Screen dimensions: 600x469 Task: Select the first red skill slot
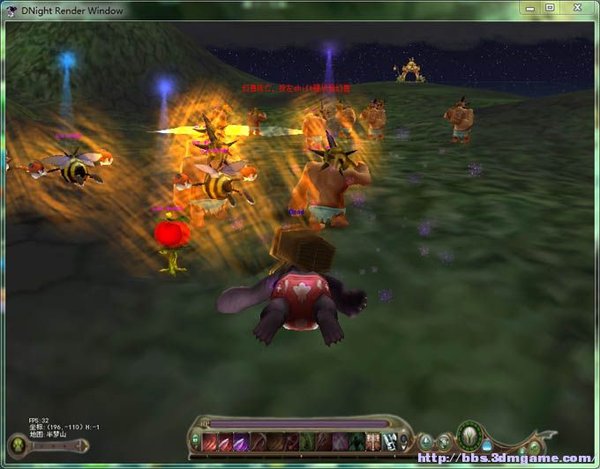(x=210, y=442)
